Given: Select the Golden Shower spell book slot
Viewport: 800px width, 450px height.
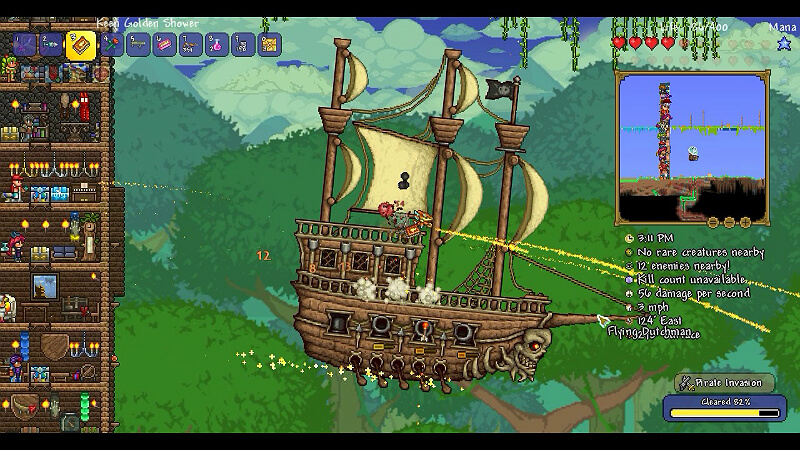Looking at the screenshot, I should [x=80, y=45].
